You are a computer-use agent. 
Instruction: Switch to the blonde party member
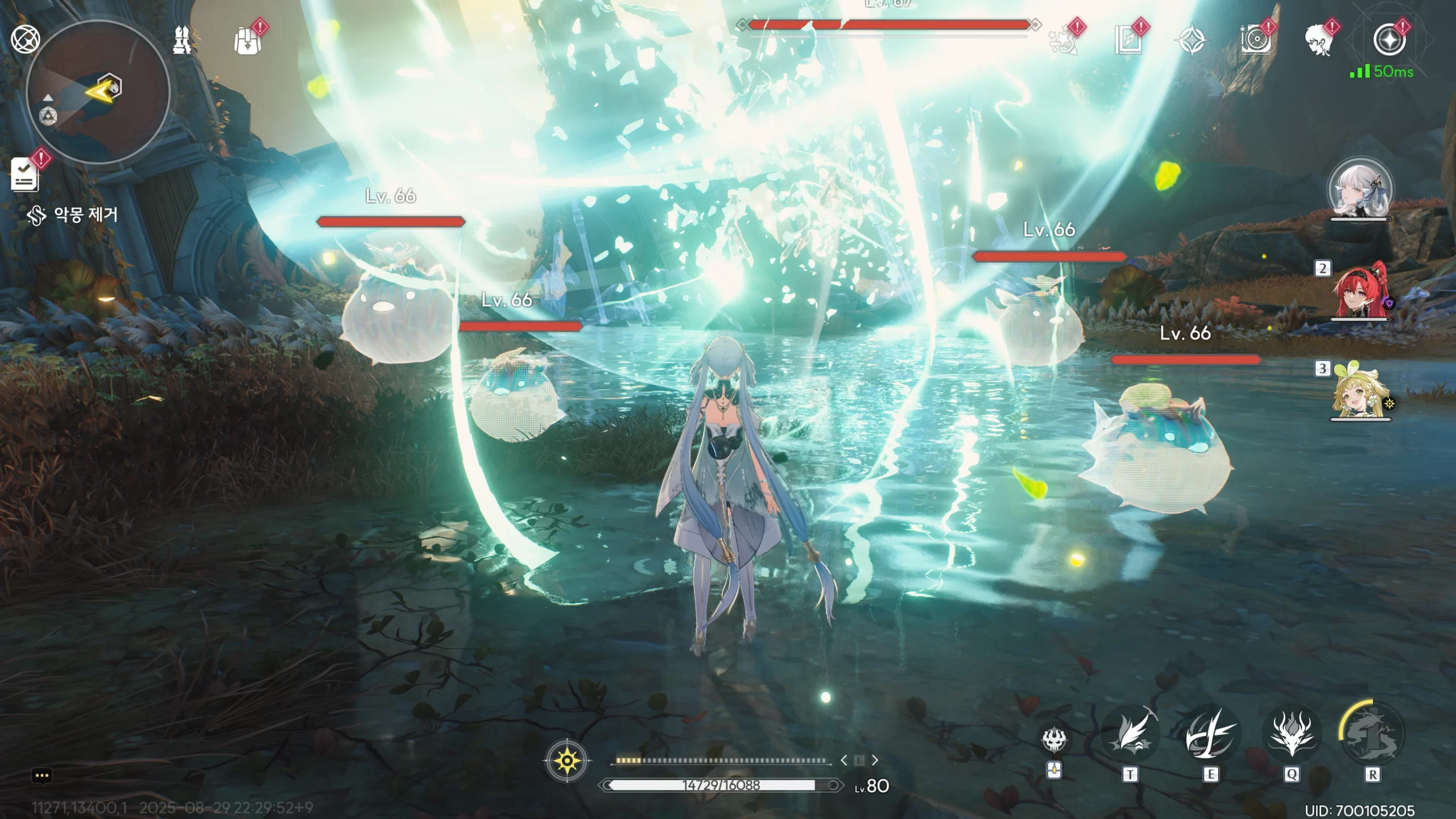tap(1360, 392)
